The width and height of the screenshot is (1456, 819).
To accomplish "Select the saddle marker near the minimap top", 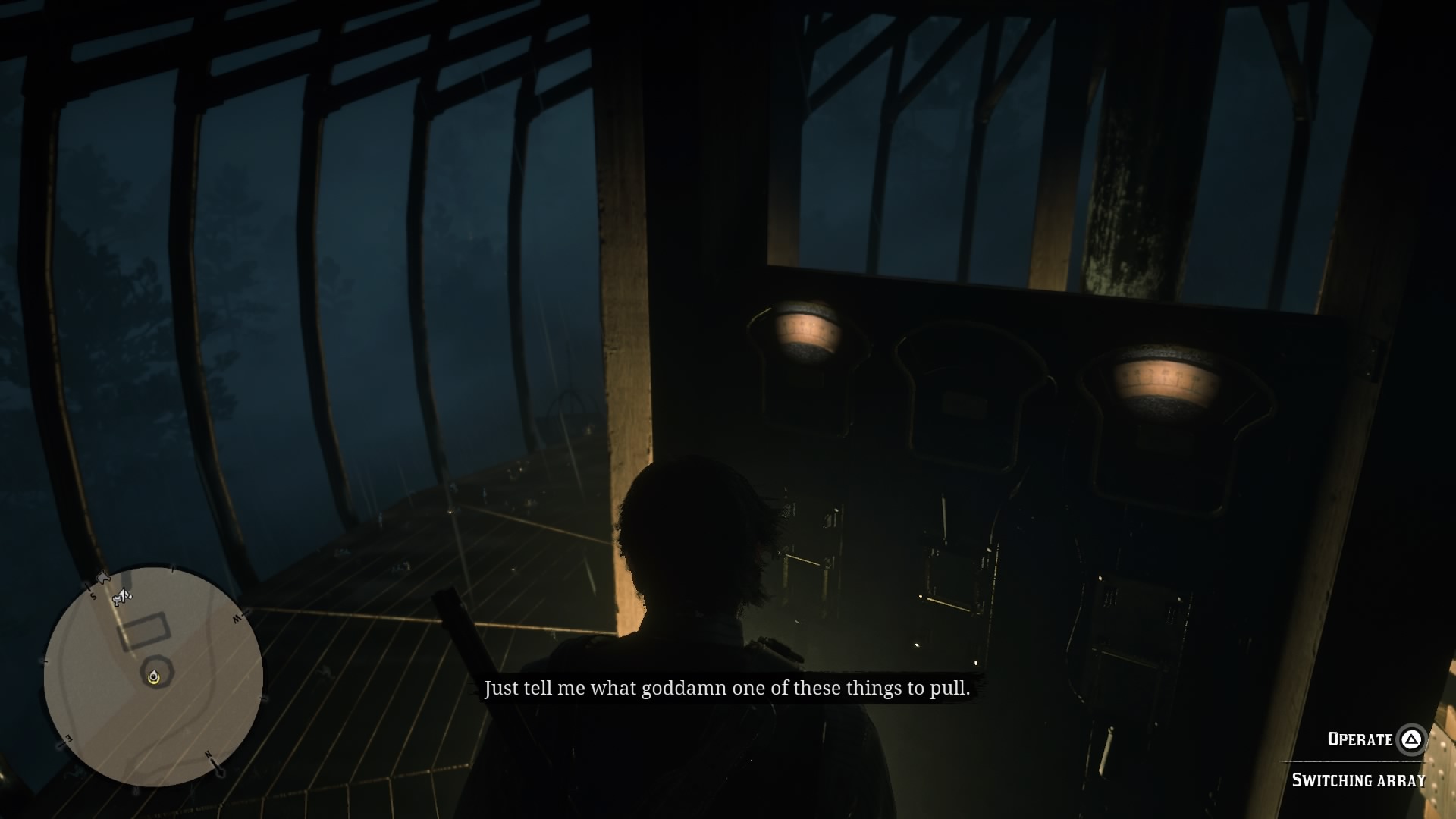I will pyautogui.click(x=122, y=597).
